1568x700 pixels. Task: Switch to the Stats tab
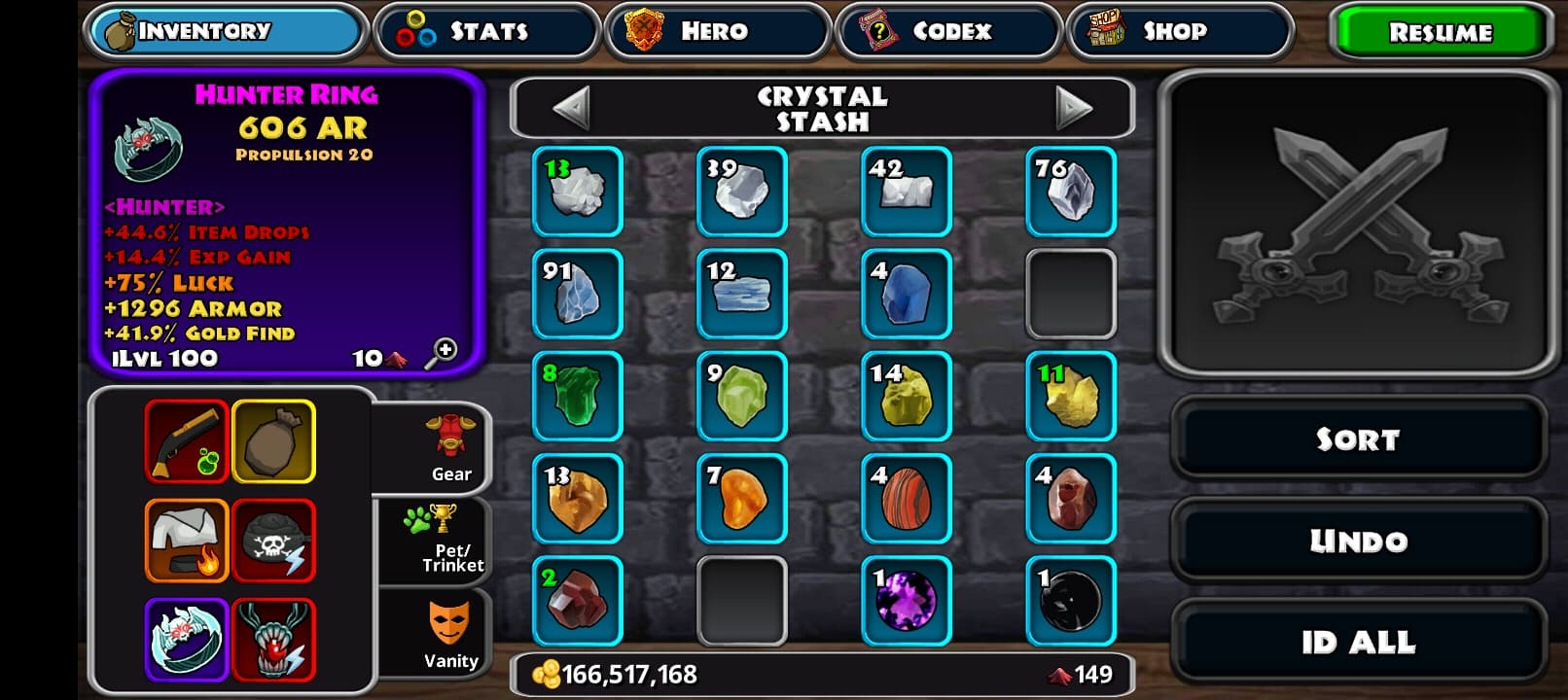(485, 31)
